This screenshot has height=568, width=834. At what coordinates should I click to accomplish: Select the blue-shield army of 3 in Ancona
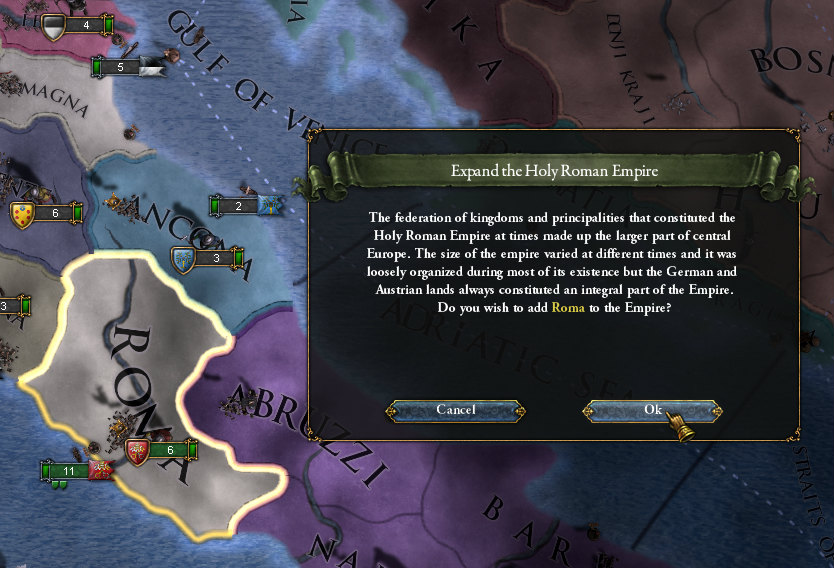pyautogui.click(x=208, y=259)
